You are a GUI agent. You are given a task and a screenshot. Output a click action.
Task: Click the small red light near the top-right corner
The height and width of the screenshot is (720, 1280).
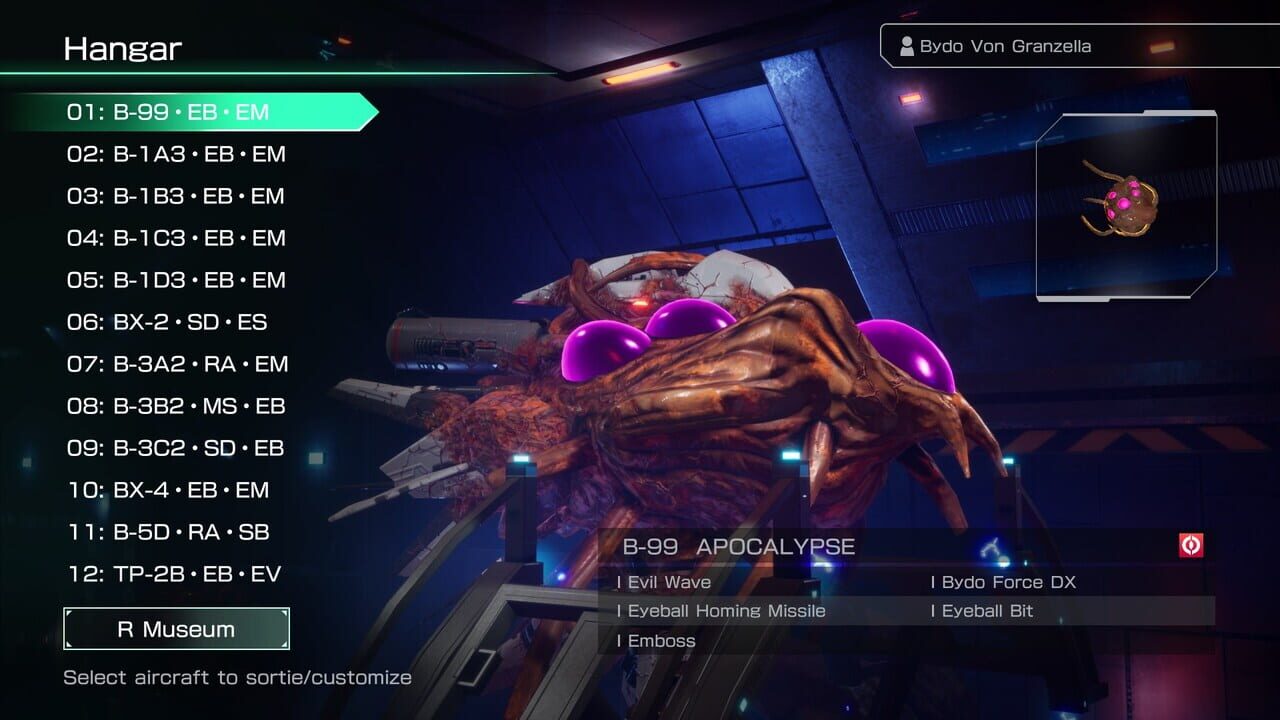pyautogui.click(x=1162, y=45)
